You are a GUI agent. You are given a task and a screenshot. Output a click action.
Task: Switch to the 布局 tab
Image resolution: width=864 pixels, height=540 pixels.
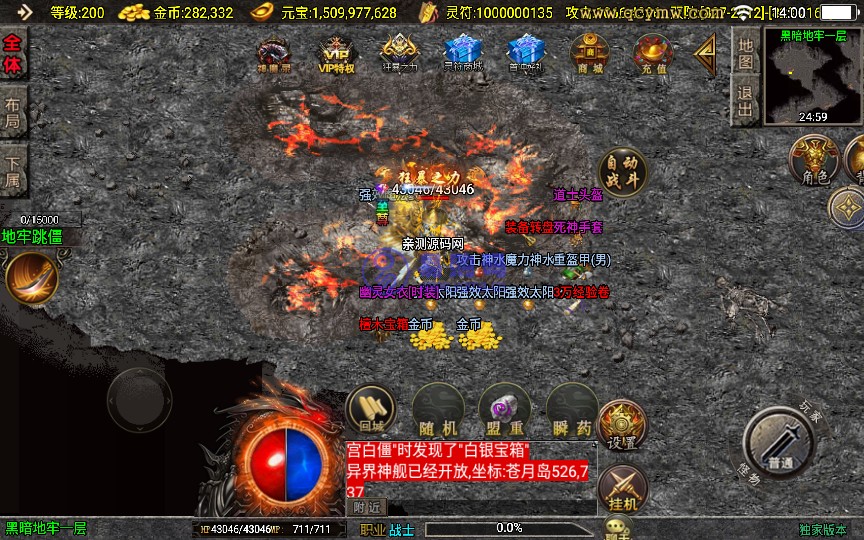coord(13,112)
